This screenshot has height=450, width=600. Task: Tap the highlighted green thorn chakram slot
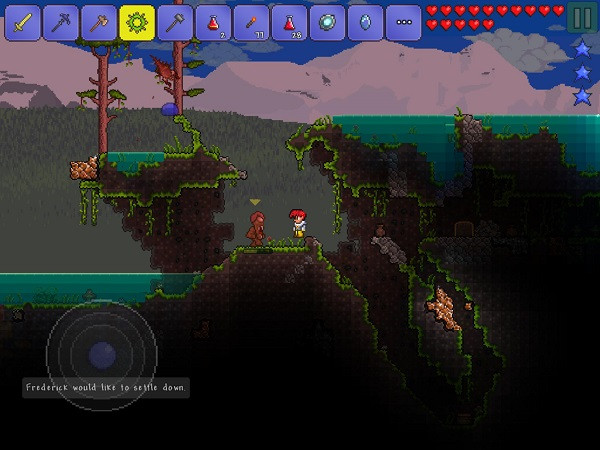click(x=137, y=22)
